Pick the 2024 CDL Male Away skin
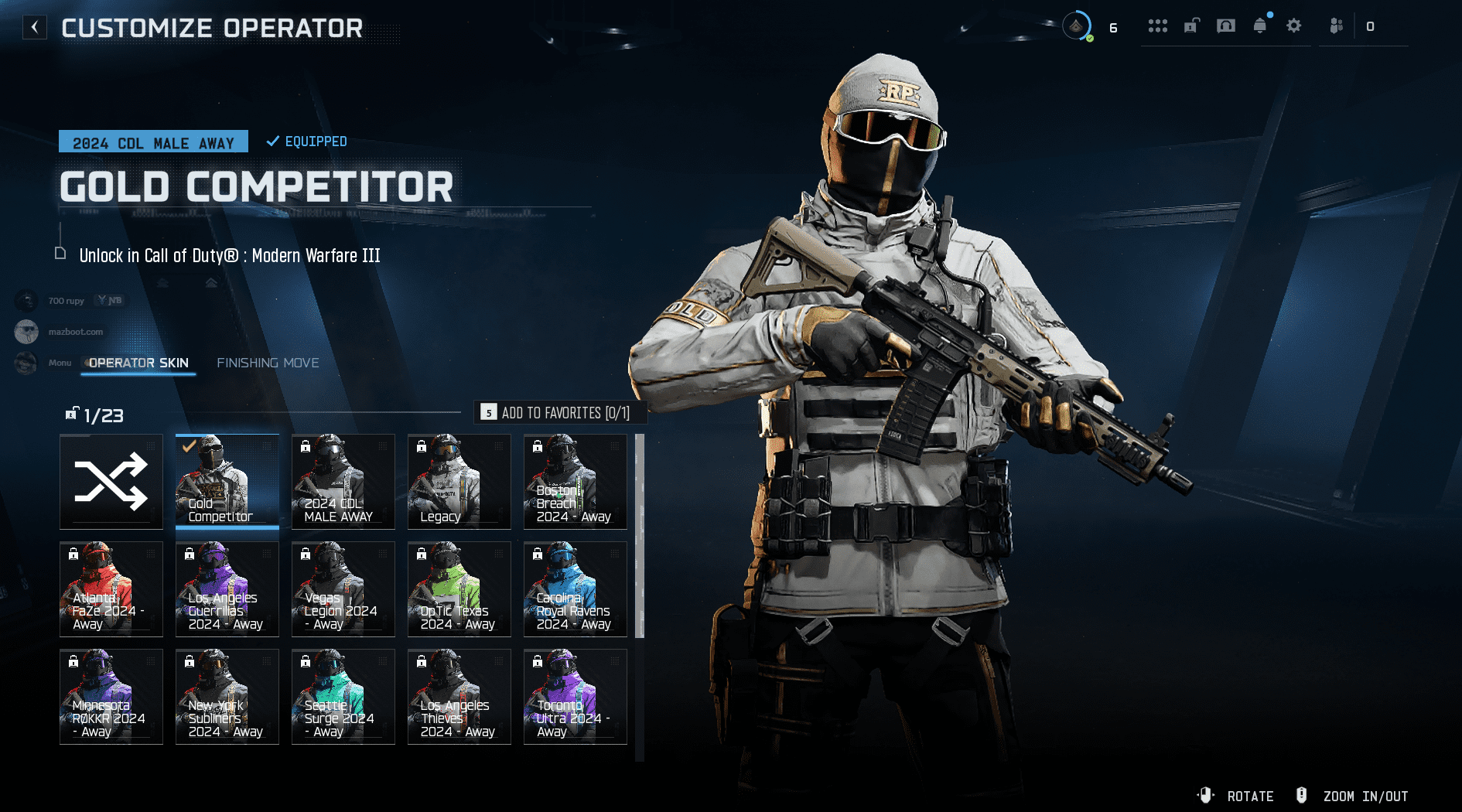This screenshot has height=812, width=1462. (x=343, y=482)
